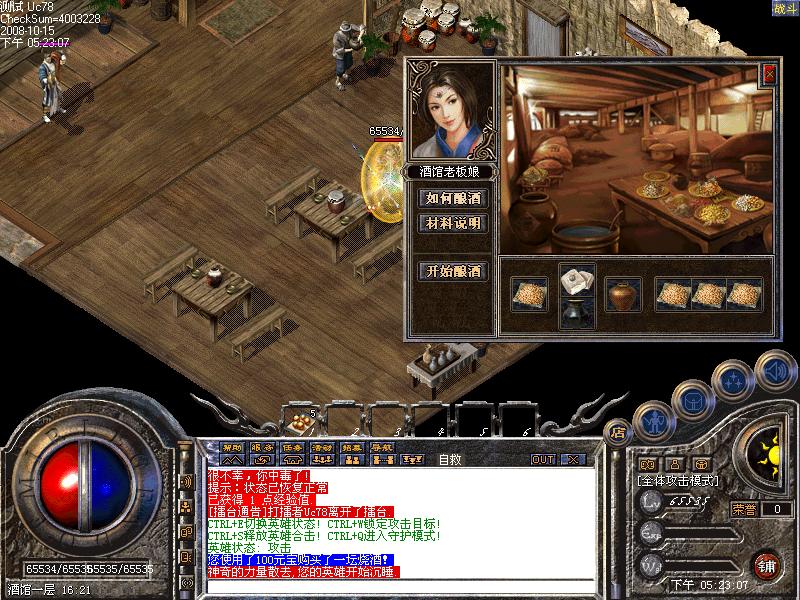Screen dimensions: 800x600
Task: Click the 店 store icon
Action: [617, 433]
